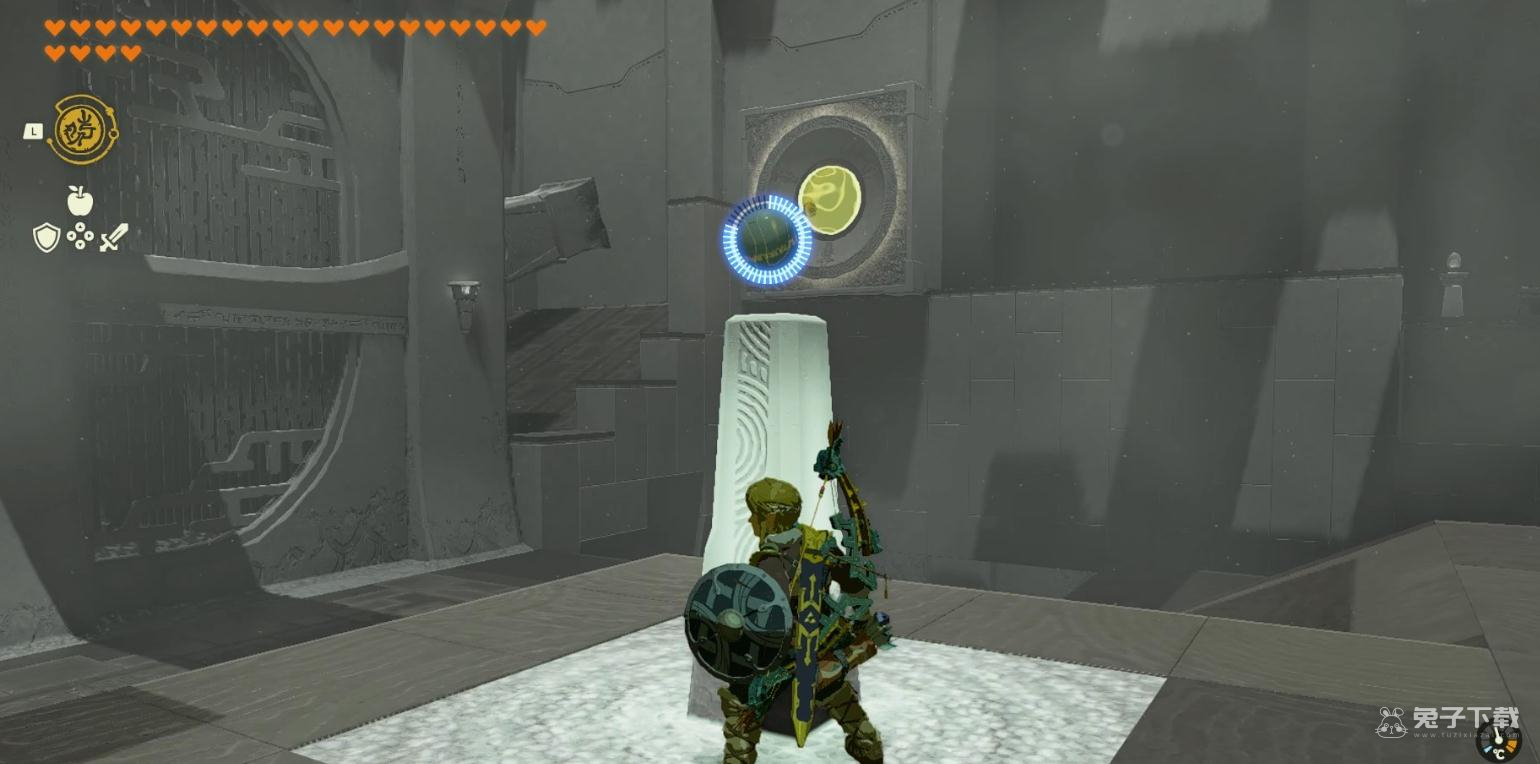Choose the shield equipment icon
The width and height of the screenshot is (1540, 764).
point(46,237)
